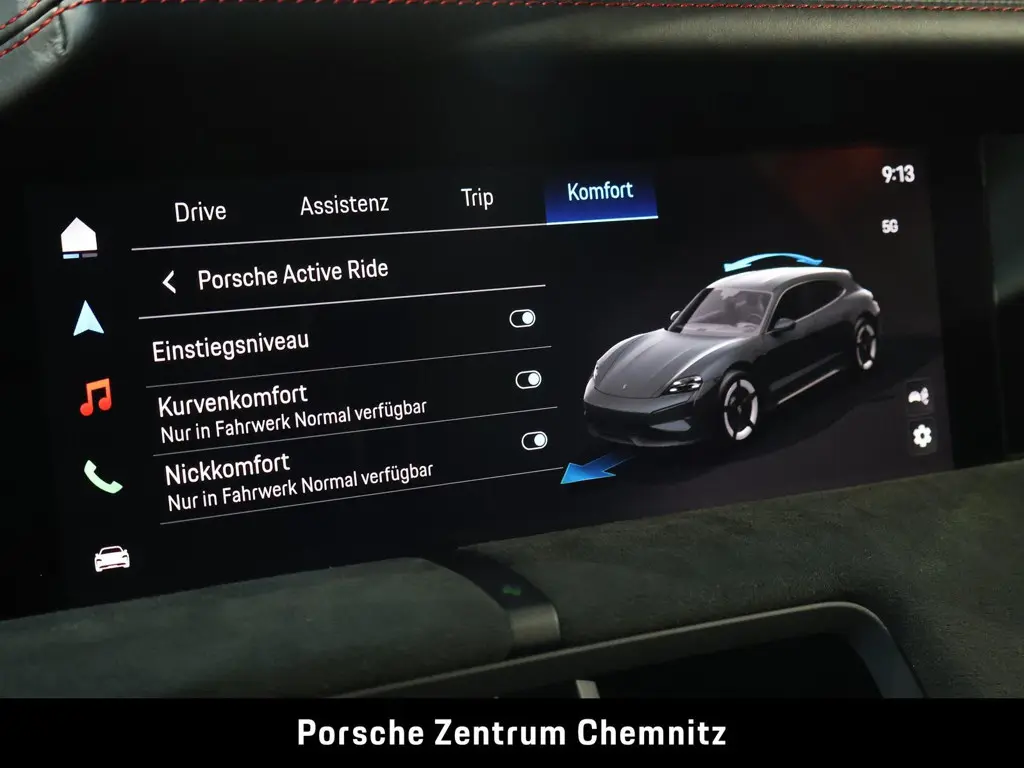The image size is (1024, 768).
Task: Select the Trip tab
Action: pos(477,198)
